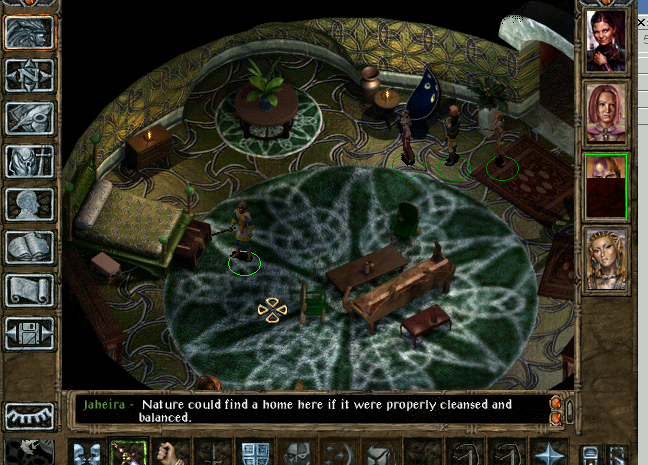Open the priest scroll
The width and height of the screenshot is (648, 465).
pos(29,290)
